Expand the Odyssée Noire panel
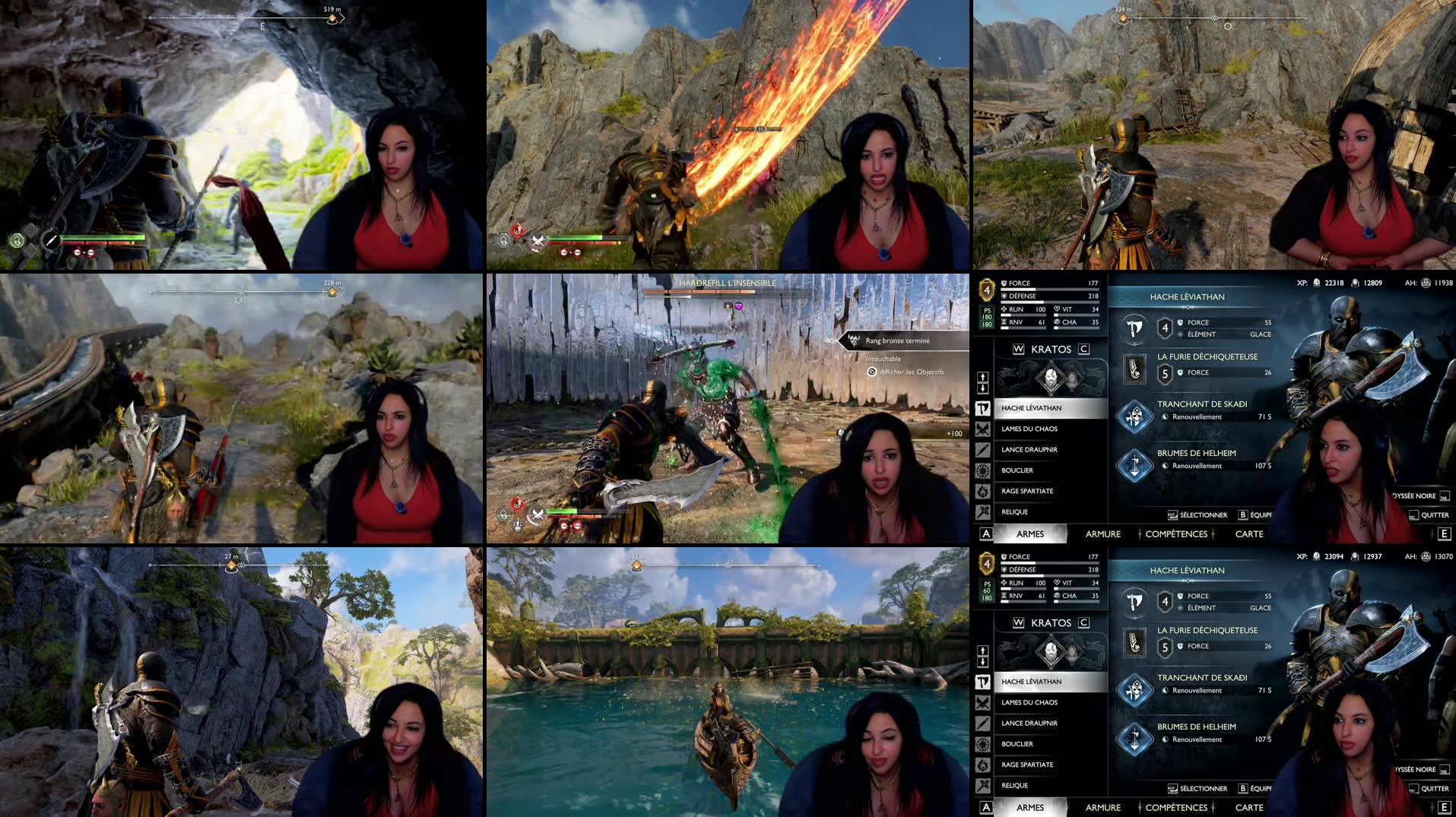 tap(1416, 494)
